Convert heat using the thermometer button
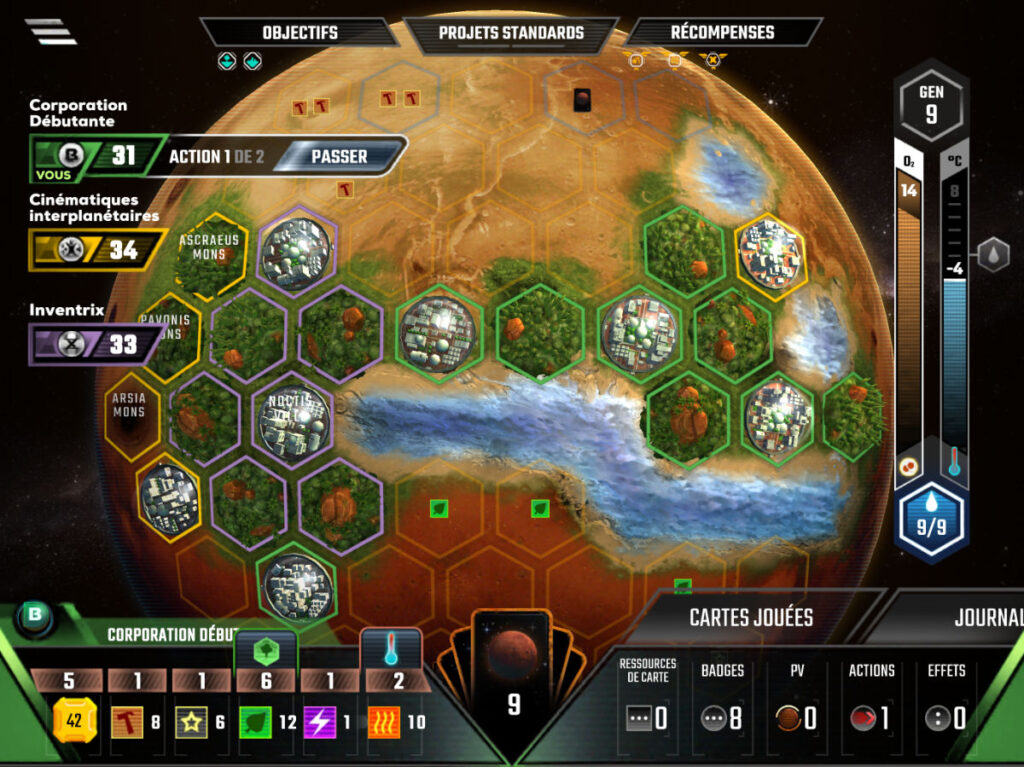 tap(391, 650)
